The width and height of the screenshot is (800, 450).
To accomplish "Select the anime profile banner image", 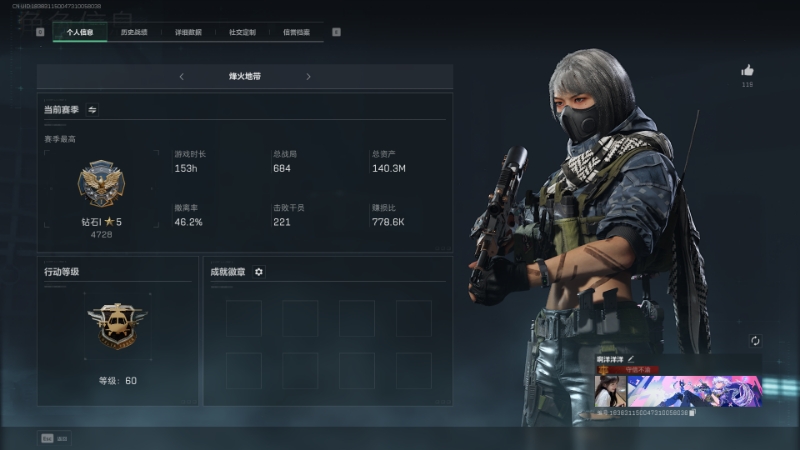I will pos(694,391).
